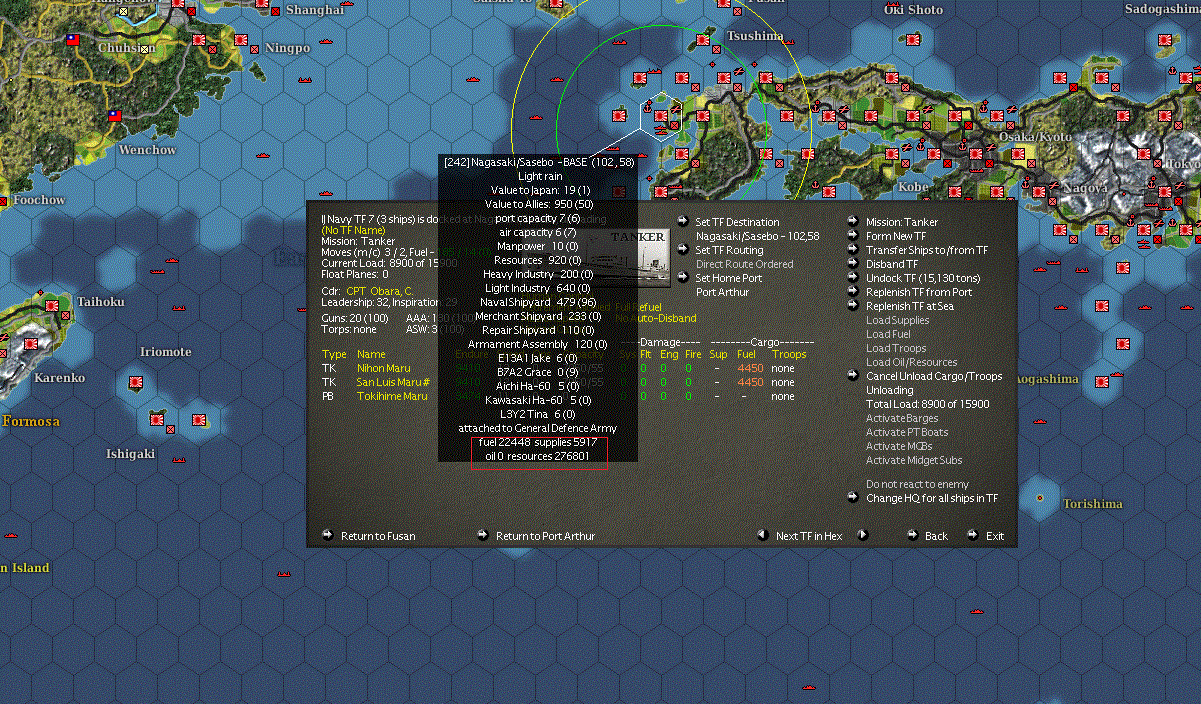
Task: Choose Set TF Routing option
Action: coord(729,250)
